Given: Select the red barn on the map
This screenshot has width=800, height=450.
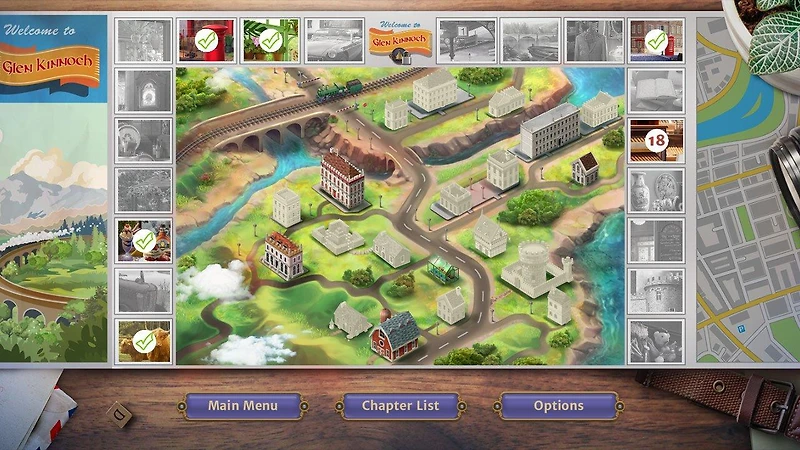Looking at the screenshot, I should click(395, 335).
